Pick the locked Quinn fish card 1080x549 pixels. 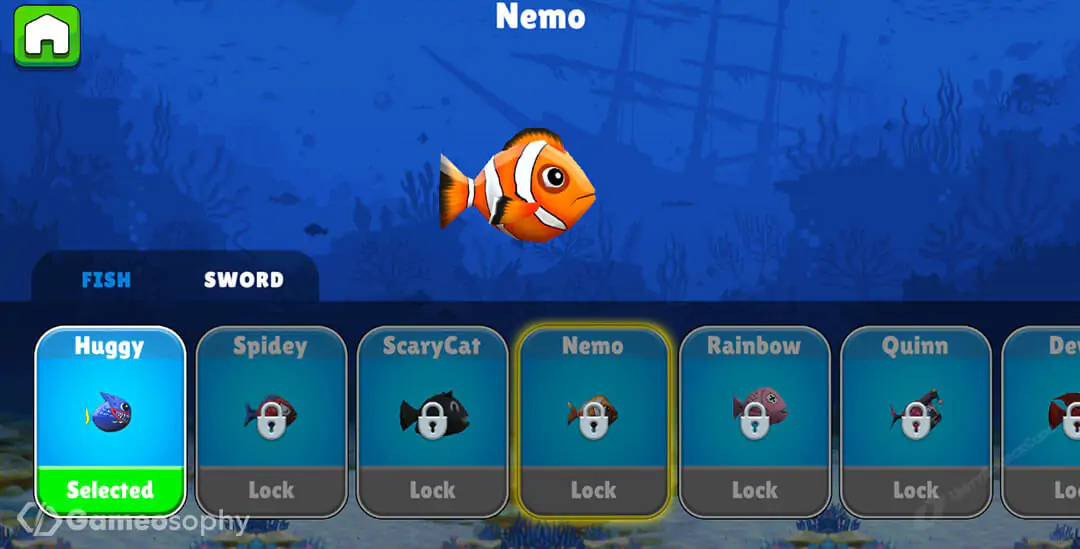pyautogui.click(x=915, y=422)
